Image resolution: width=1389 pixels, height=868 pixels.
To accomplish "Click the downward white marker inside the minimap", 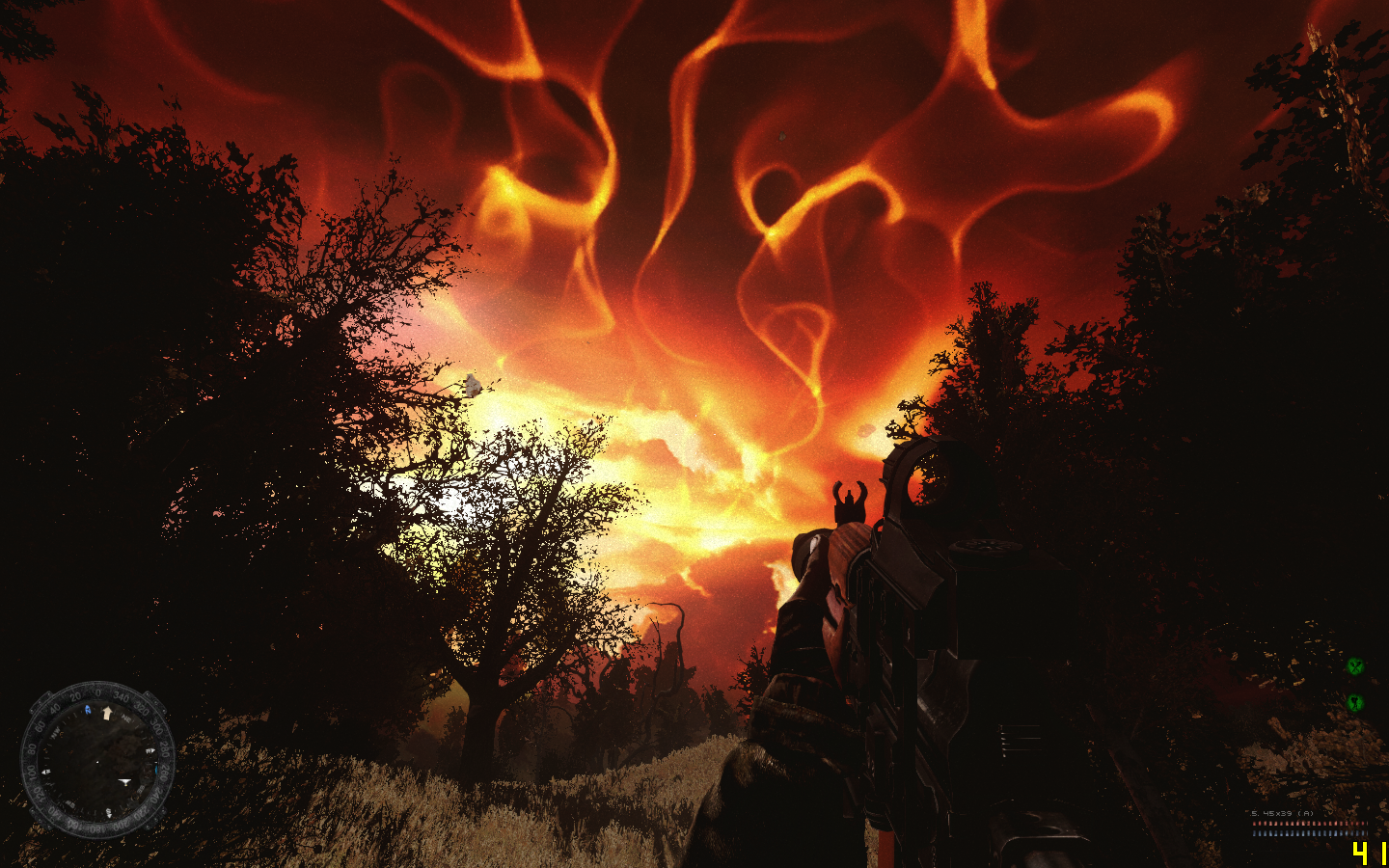I will point(124,781).
